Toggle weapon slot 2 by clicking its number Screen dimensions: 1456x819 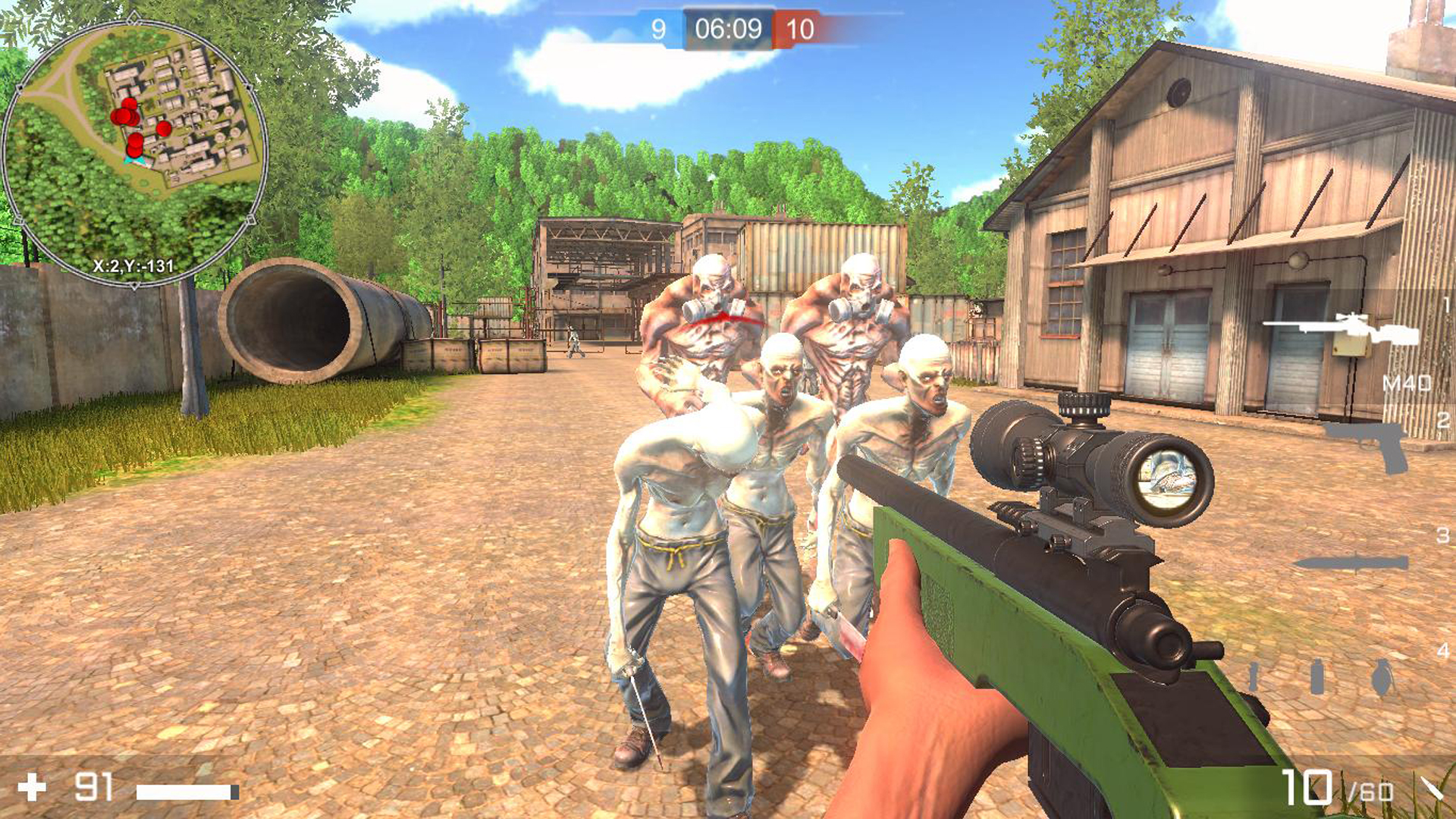point(1445,419)
